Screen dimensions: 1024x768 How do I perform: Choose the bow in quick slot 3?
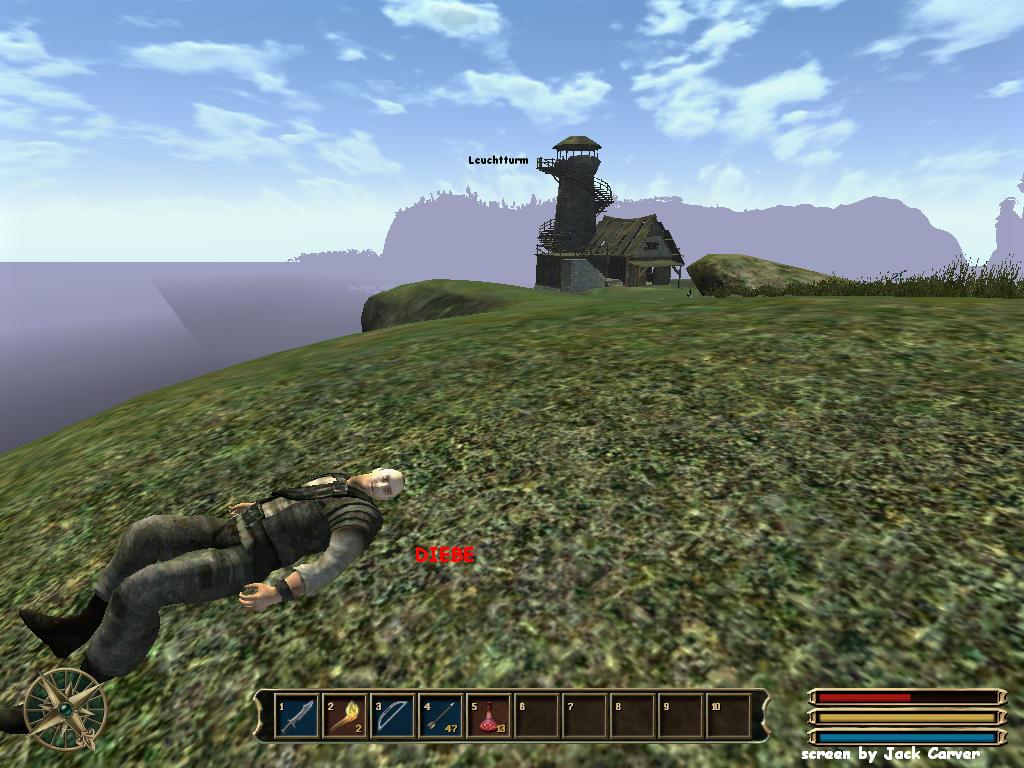tap(393, 716)
